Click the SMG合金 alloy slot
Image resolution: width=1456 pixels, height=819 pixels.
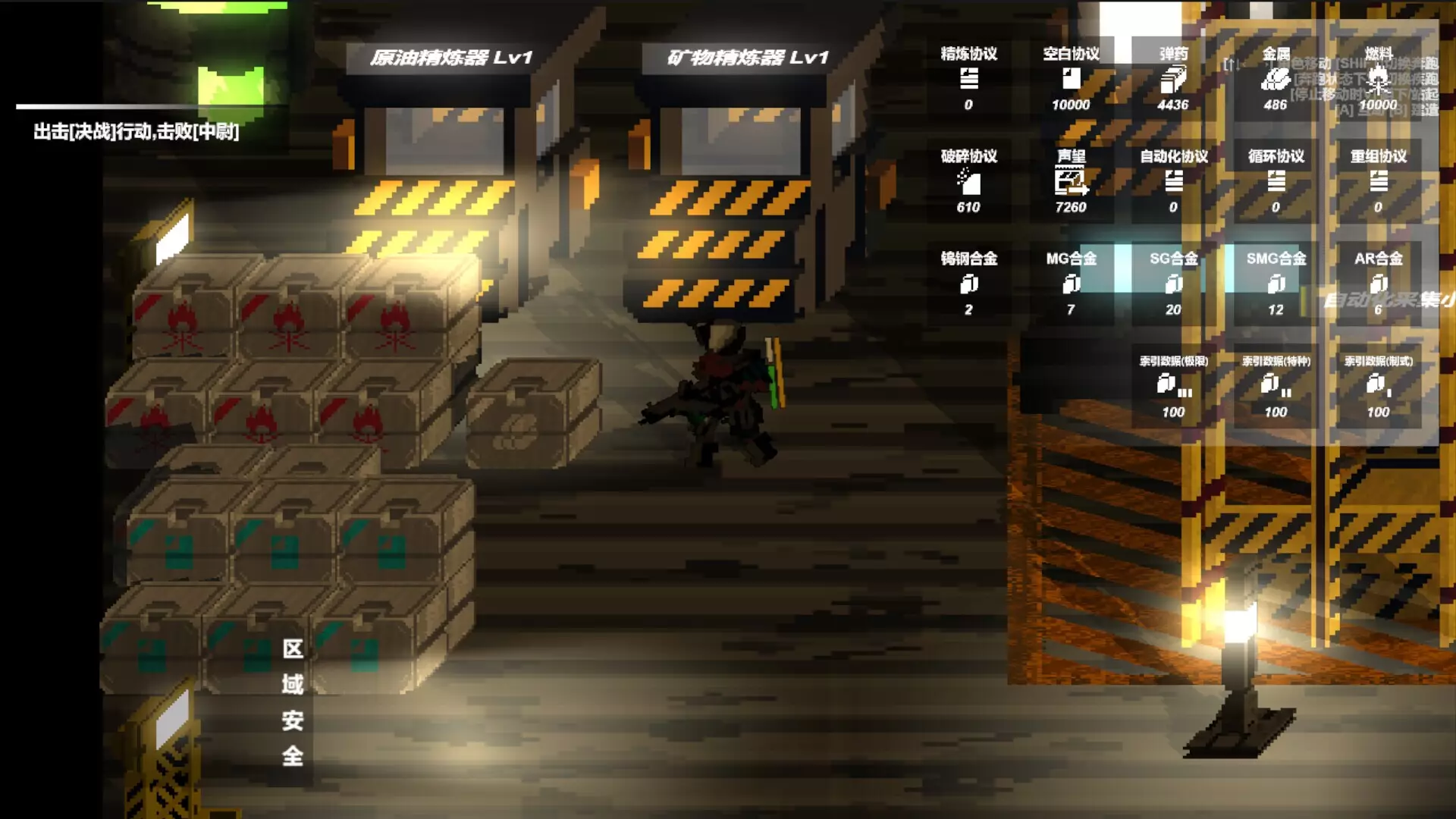point(1276,284)
